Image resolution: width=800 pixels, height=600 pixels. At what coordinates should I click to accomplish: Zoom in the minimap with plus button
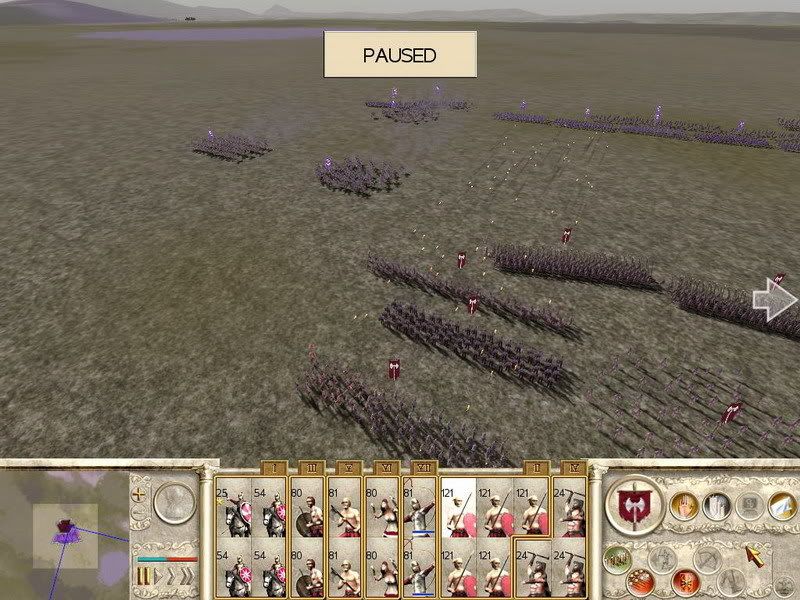(140, 494)
